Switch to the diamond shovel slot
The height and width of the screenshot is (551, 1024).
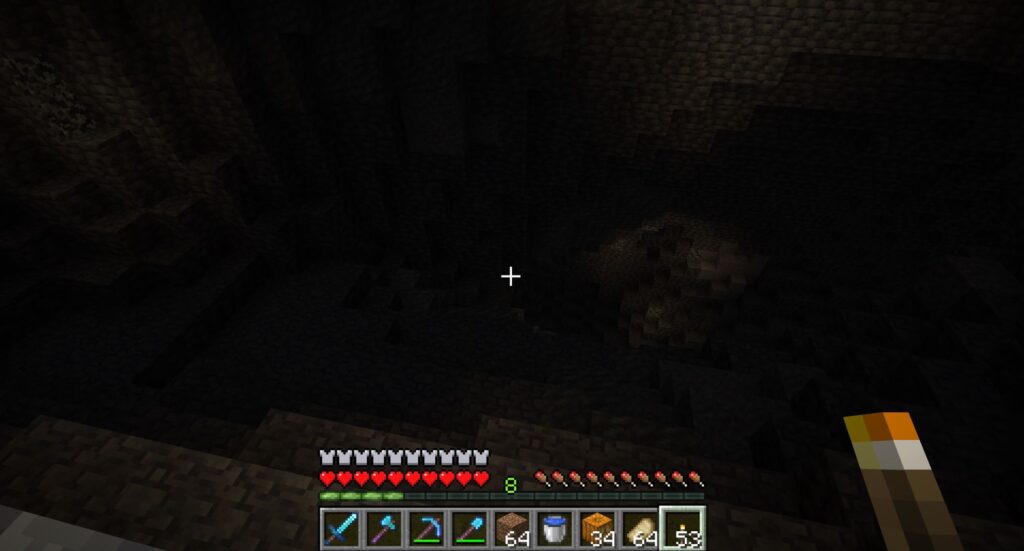pyautogui.click(x=469, y=528)
